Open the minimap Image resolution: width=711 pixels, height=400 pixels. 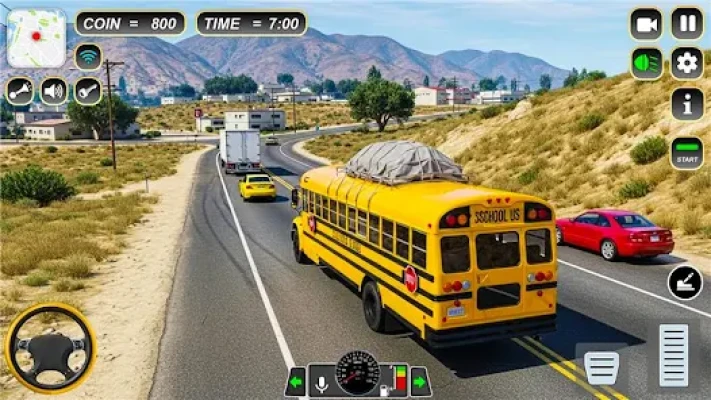point(36,38)
